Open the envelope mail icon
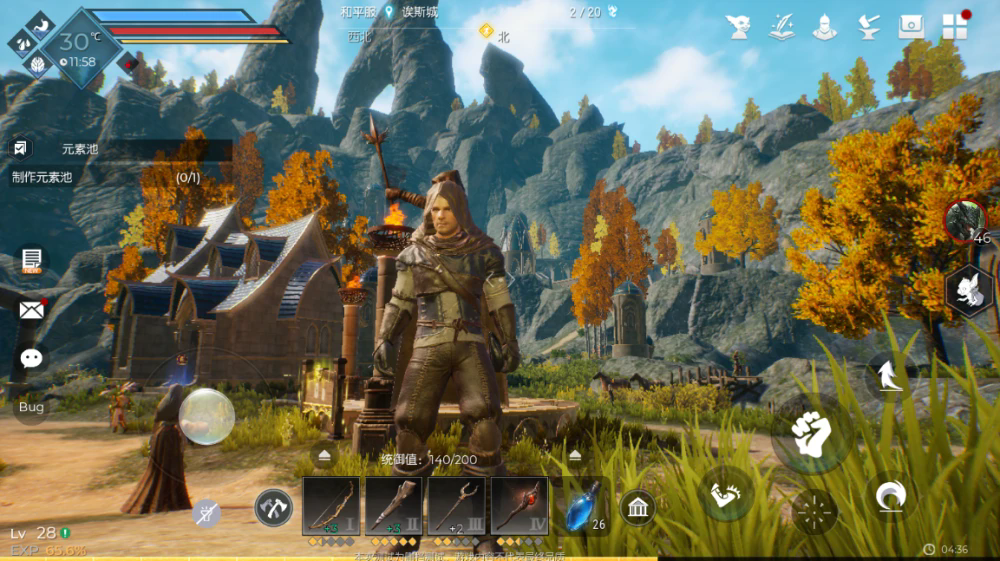The image size is (1000, 561). [32, 309]
